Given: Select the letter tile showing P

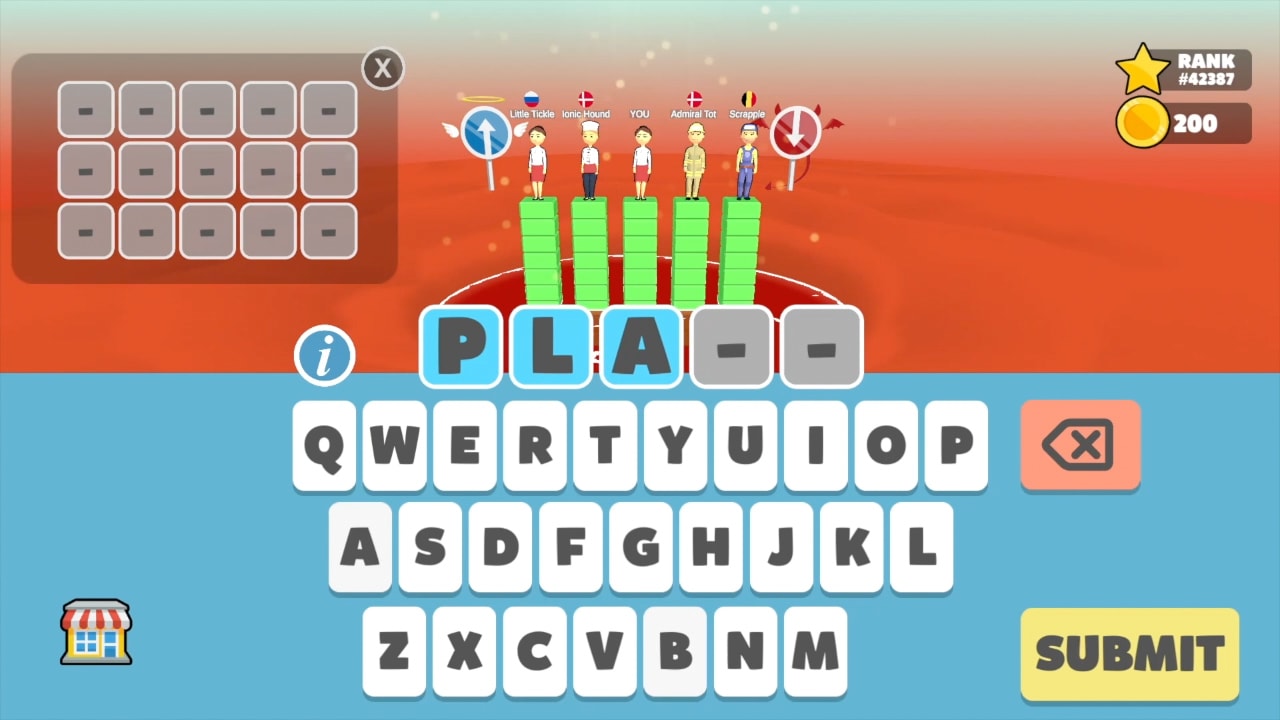Looking at the screenshot, I should pyautogui.click(x=461, y=347).
